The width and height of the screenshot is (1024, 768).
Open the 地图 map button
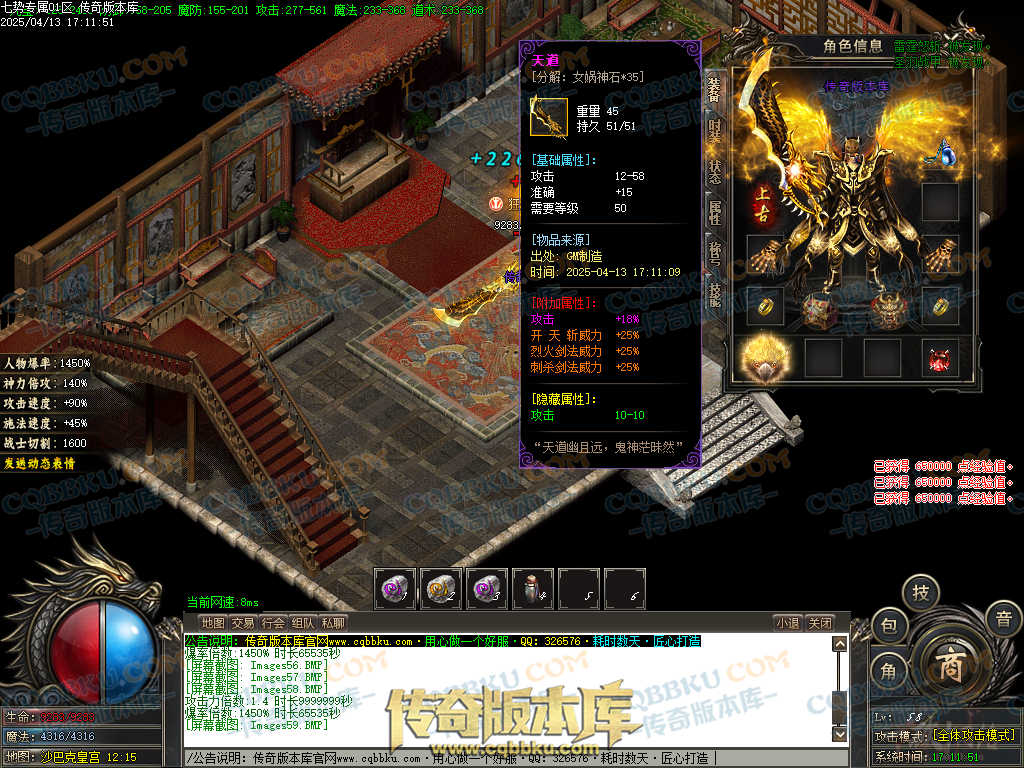point(213,622)
